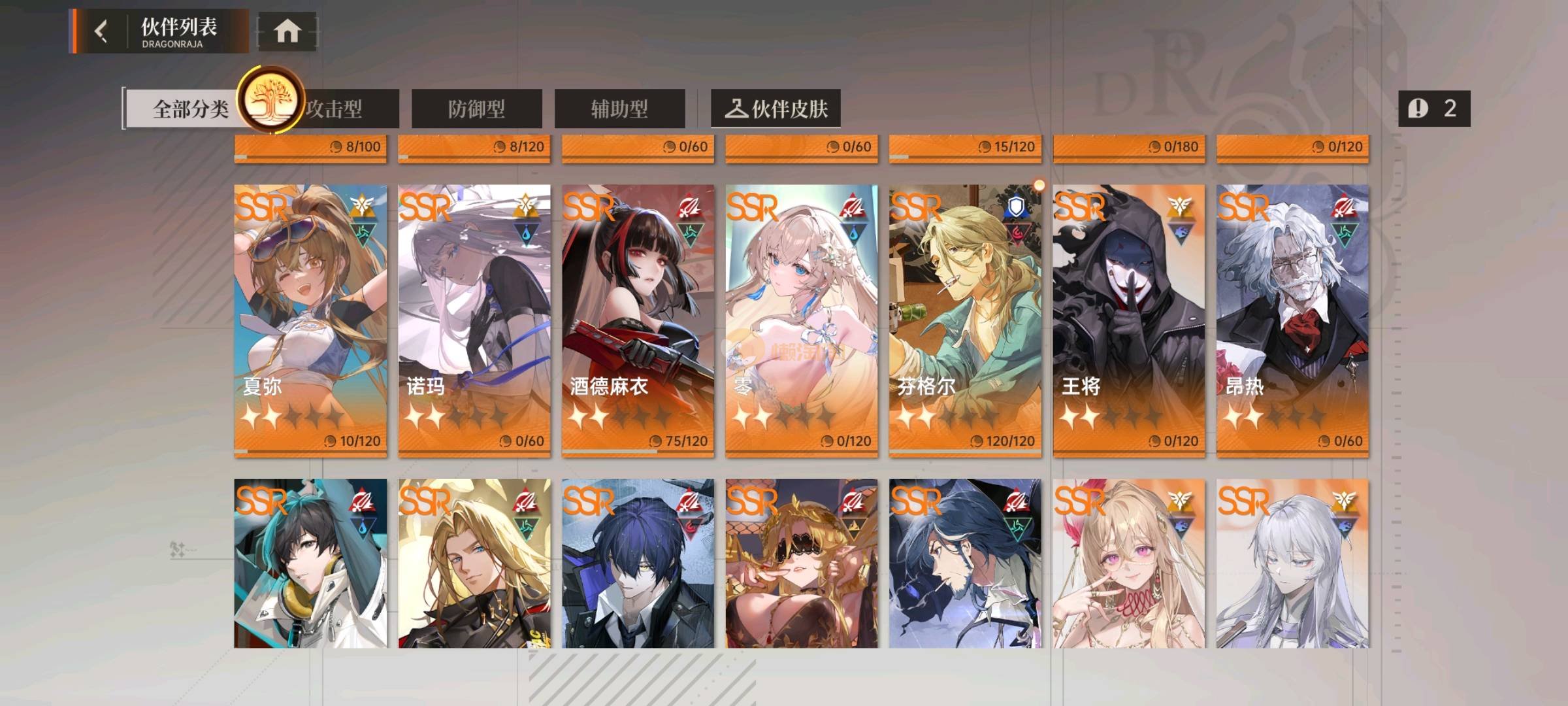Viewport: 1568px width, 706px height.
Task: Return to the home screen
Action: pos(287,31)
